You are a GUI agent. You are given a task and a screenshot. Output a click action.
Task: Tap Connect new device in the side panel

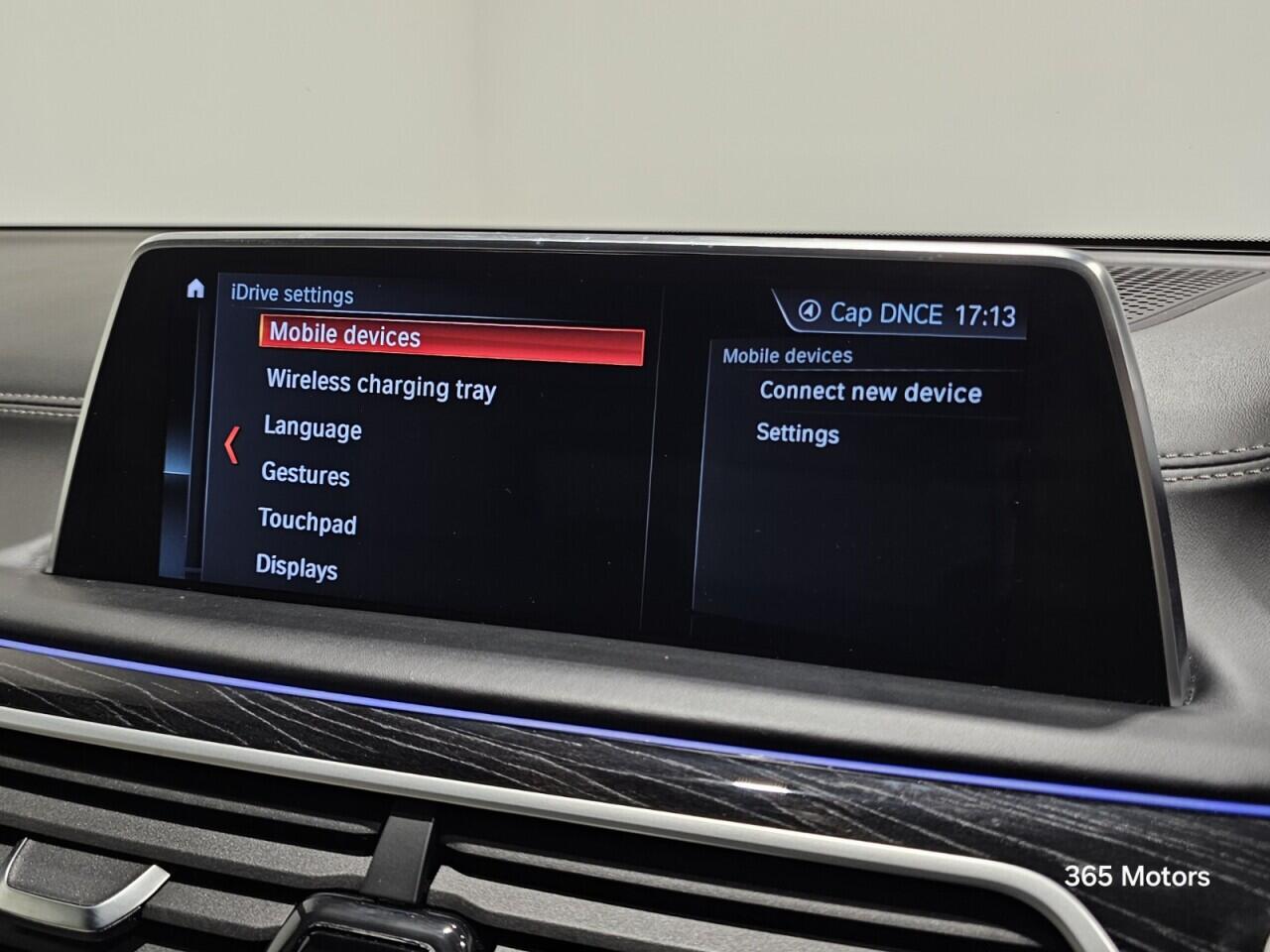tap(870, 392)
